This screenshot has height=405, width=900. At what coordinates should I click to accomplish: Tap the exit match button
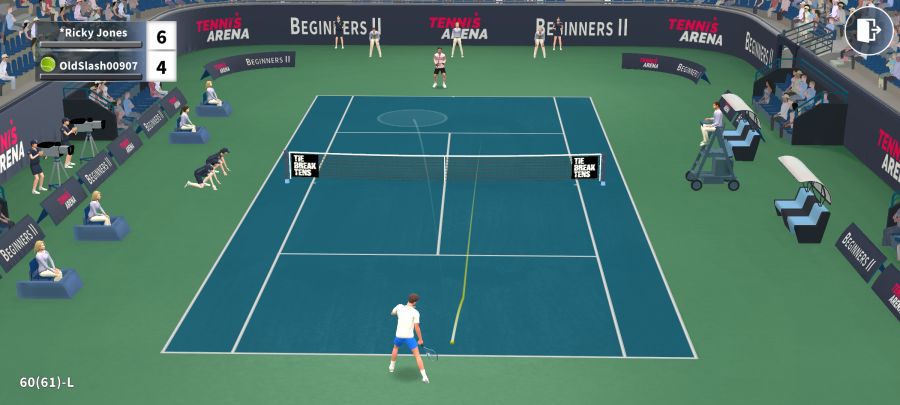click(x=868, y=30)
